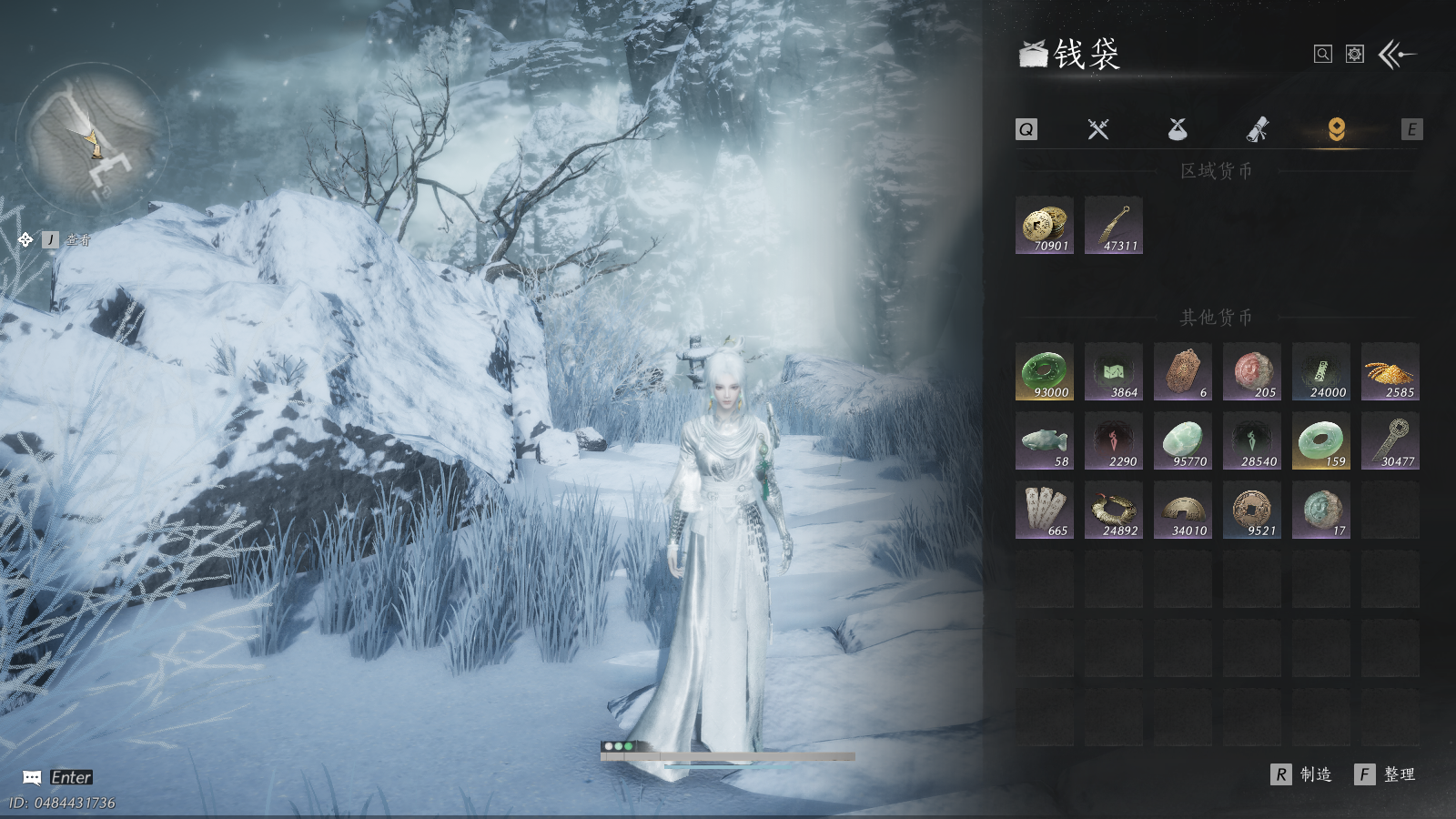The height and width of the screenshot is (819, 1456).
Task: Select the bamboo slips currency showing 665
Action: [1045, 510]
